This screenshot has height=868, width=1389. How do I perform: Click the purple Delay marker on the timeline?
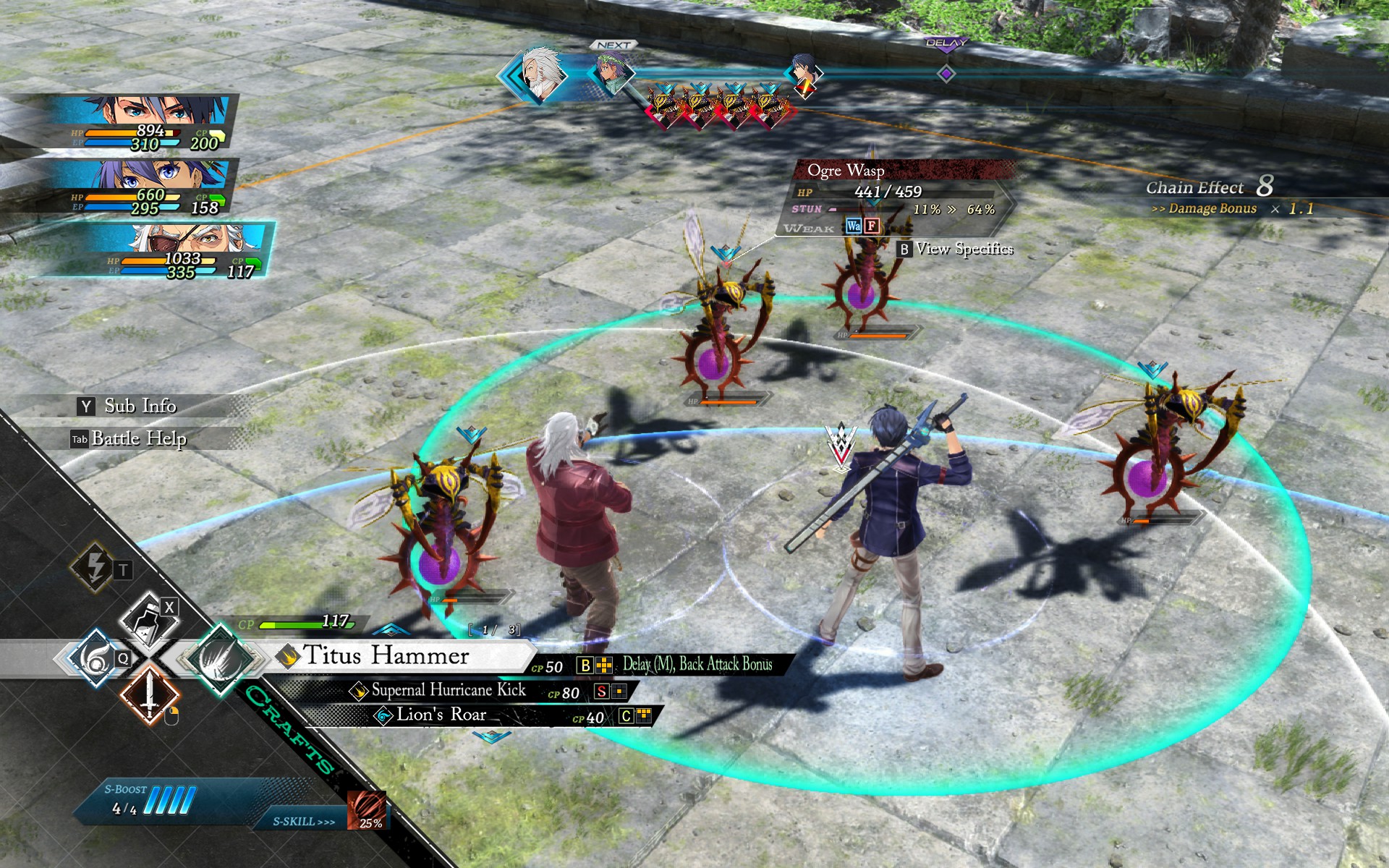(x=946, y=74)
